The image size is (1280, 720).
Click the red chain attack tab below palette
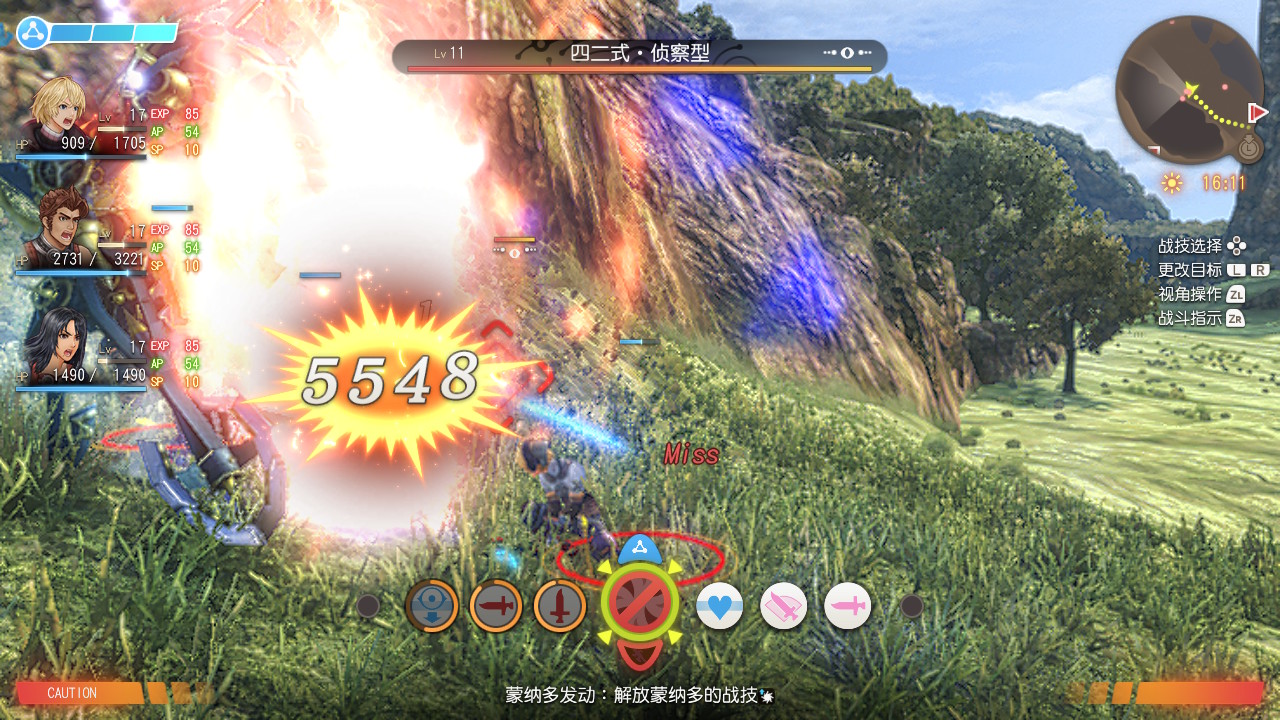[638, 654]
